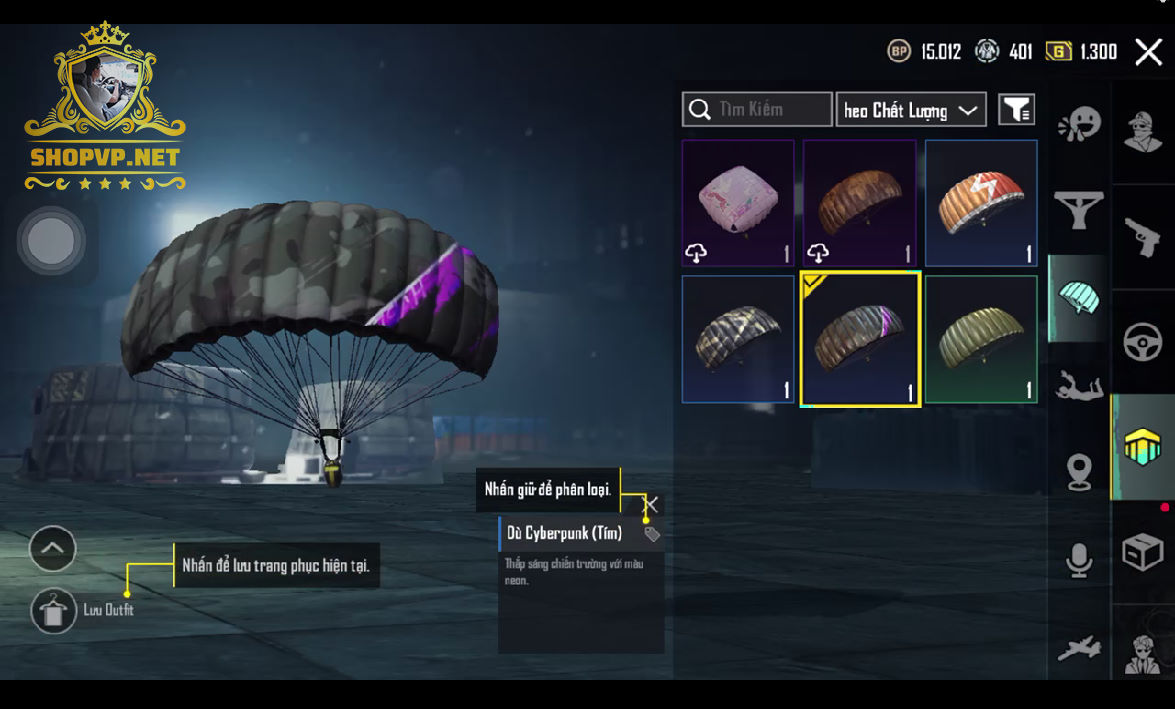Click the round up-arrow expand button
Viewport: 1175px width, 709px height.
click(53, 548)
